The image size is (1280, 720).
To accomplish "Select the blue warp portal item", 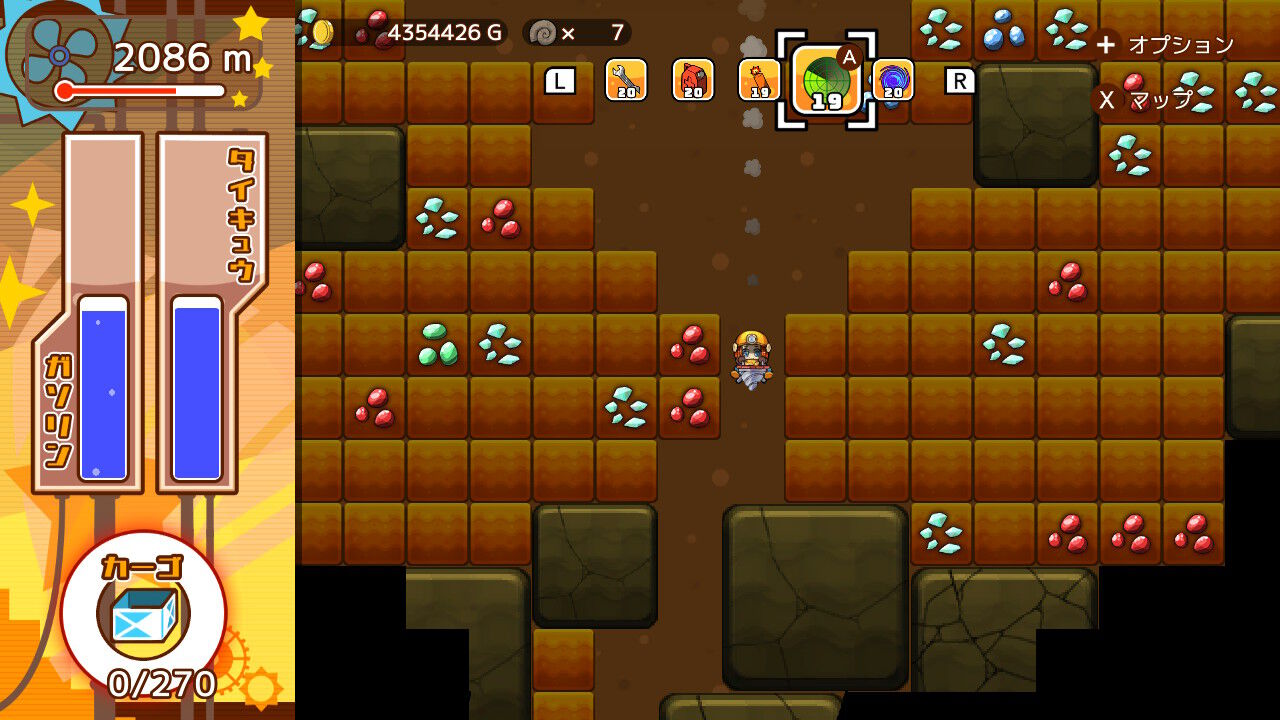I will 895,82.
